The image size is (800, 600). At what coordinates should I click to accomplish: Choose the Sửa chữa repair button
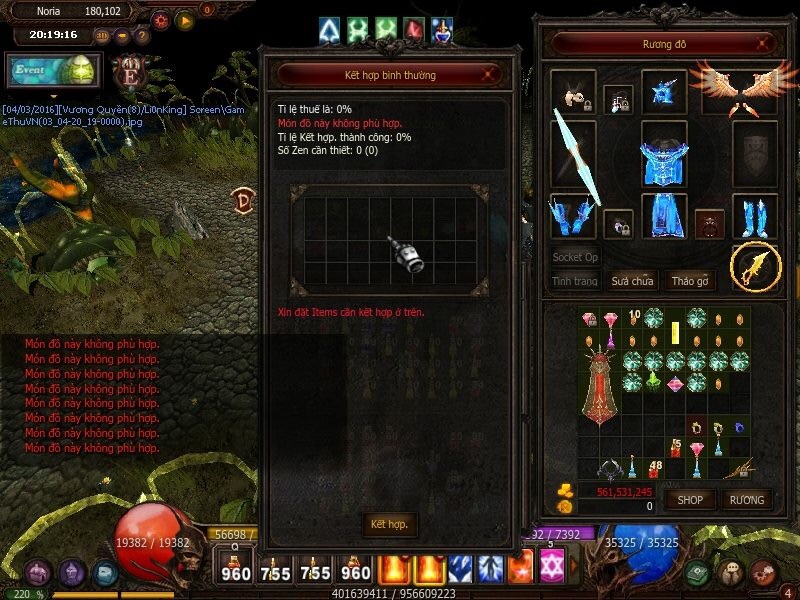[x=632, y=281]
